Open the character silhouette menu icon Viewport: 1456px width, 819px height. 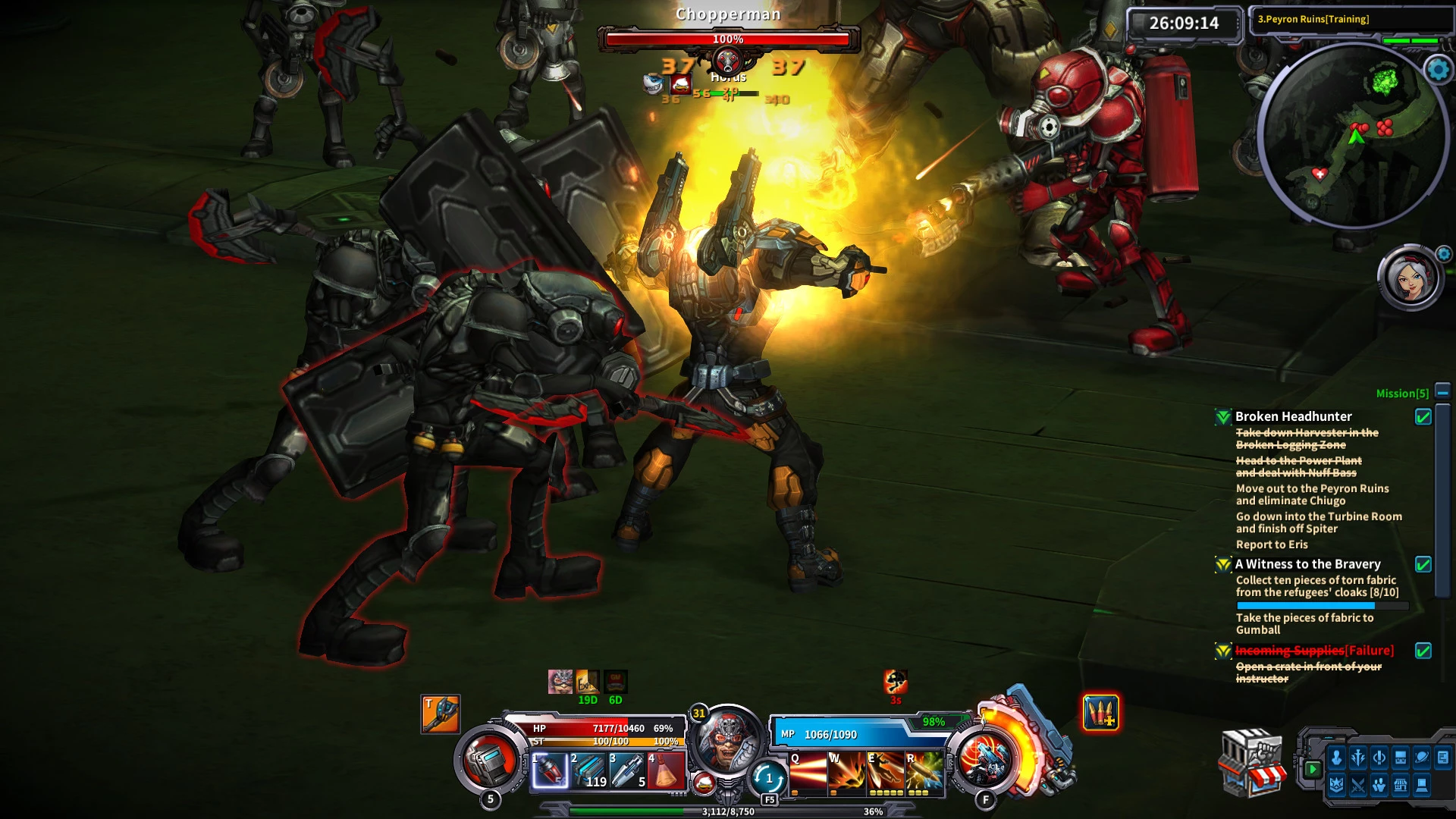(x=1336, y=758)
